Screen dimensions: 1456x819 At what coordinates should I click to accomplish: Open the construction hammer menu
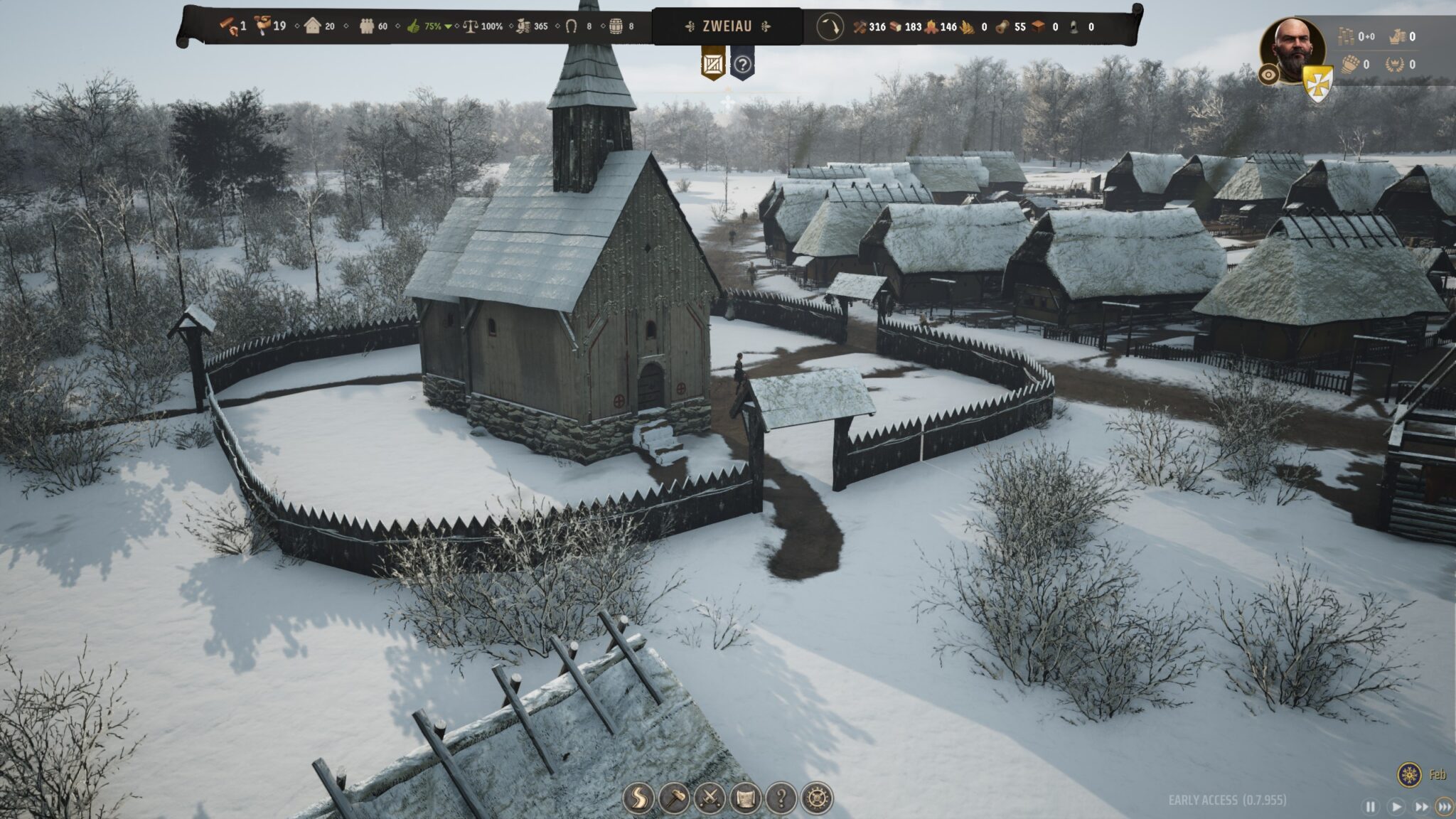click(674, 798)
